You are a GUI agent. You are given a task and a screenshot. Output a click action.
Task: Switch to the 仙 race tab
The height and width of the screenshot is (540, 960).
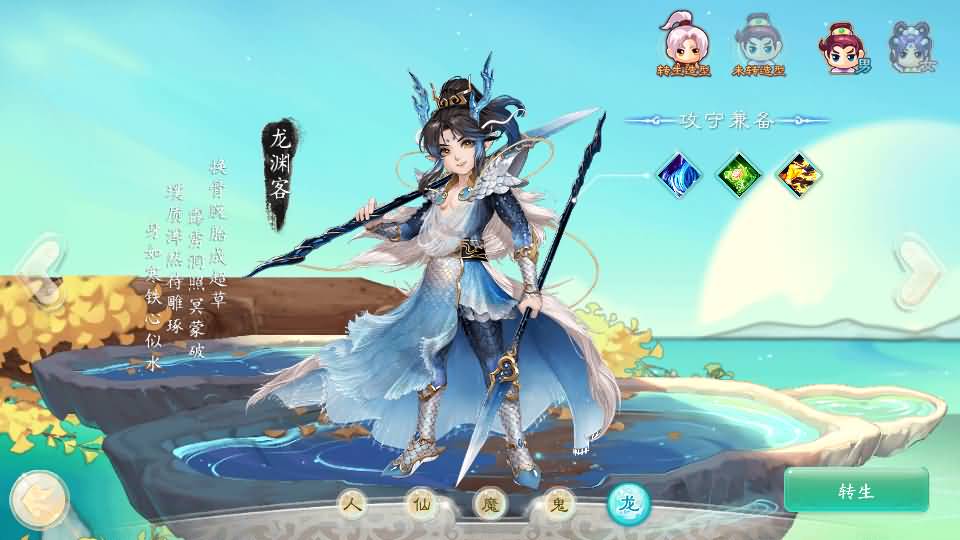420,505
